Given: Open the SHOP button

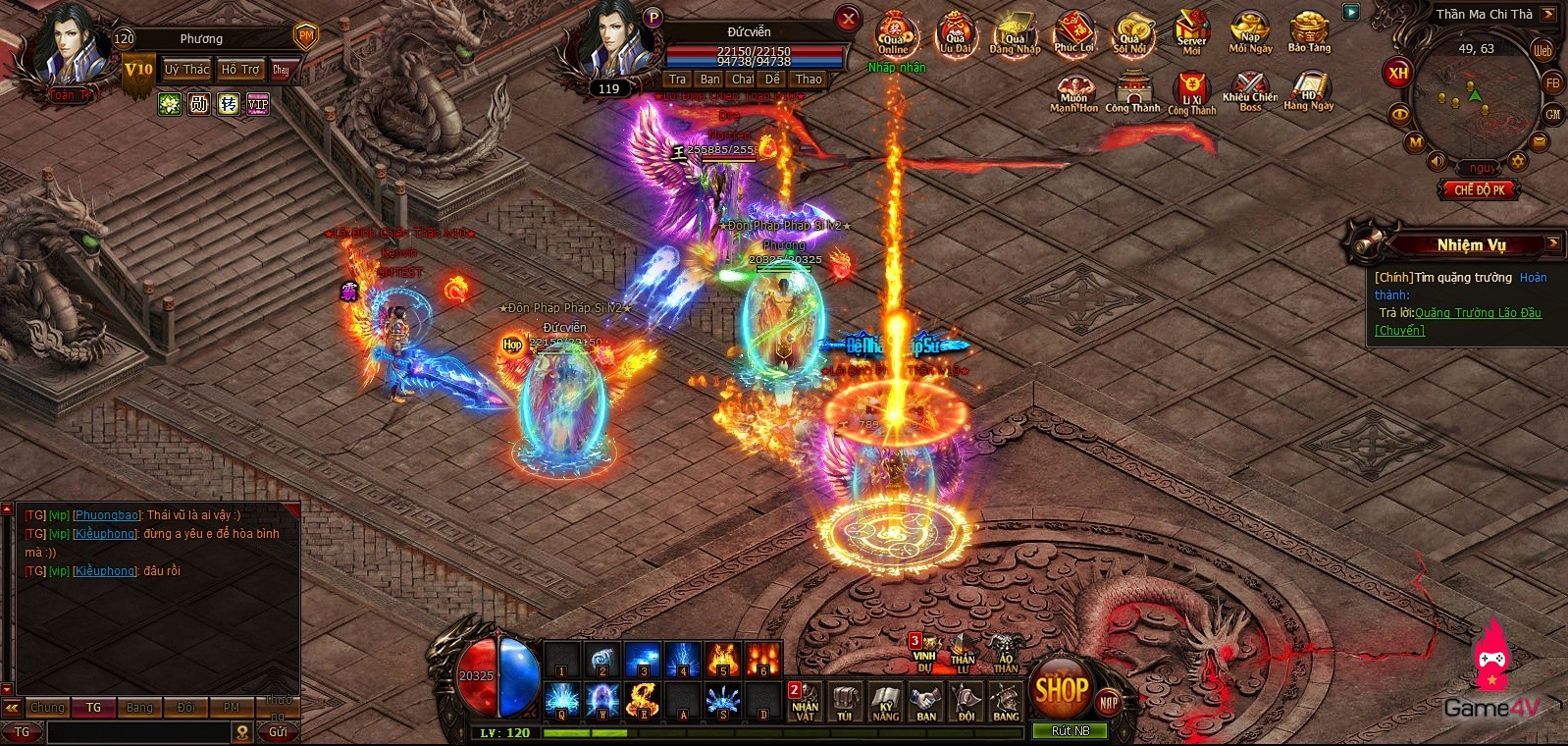Looking at the screenshot, I should point(1060,689).
